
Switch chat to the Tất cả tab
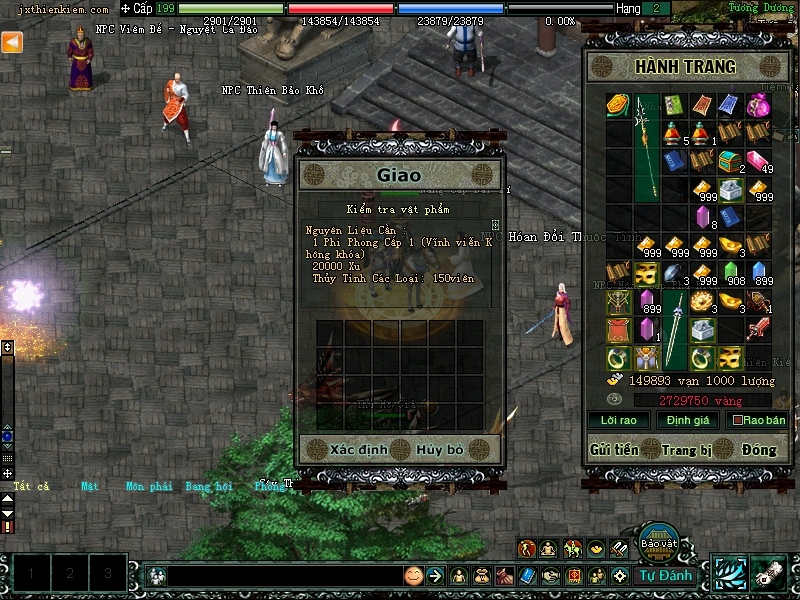(x=31, y=487)
